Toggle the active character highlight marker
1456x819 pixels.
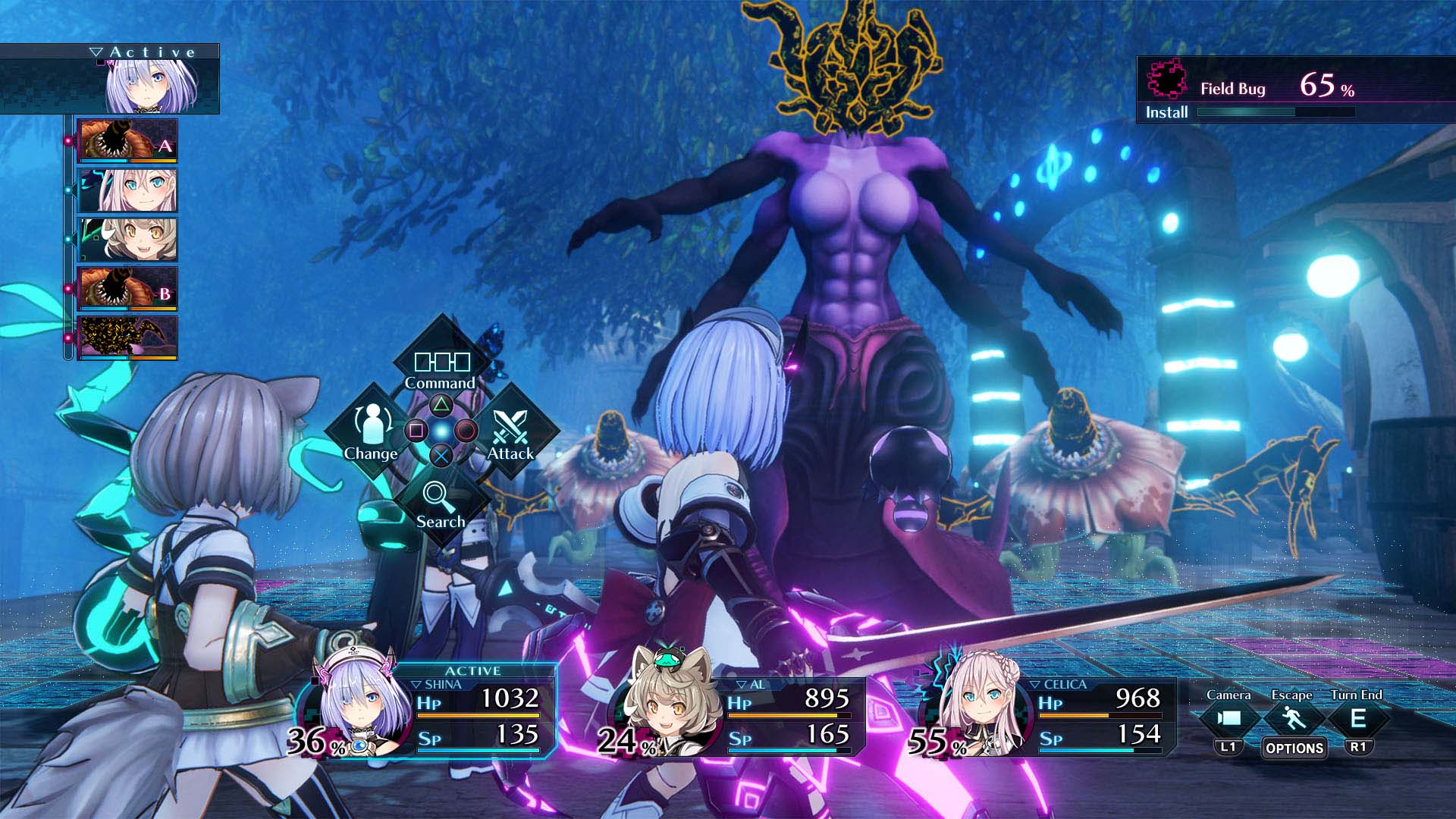coord(99,64)
